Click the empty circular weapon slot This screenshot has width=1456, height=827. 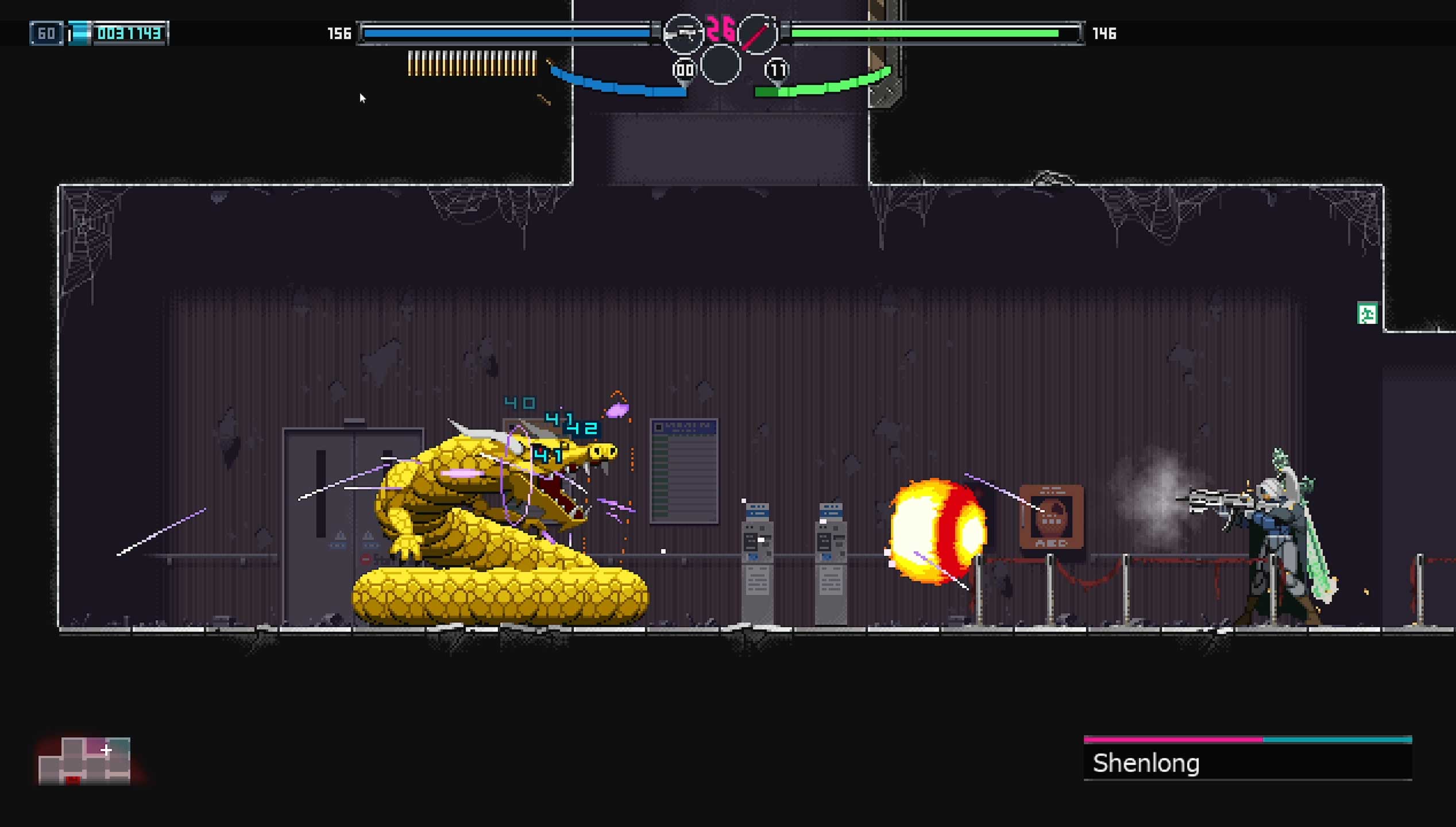(720, 65)
